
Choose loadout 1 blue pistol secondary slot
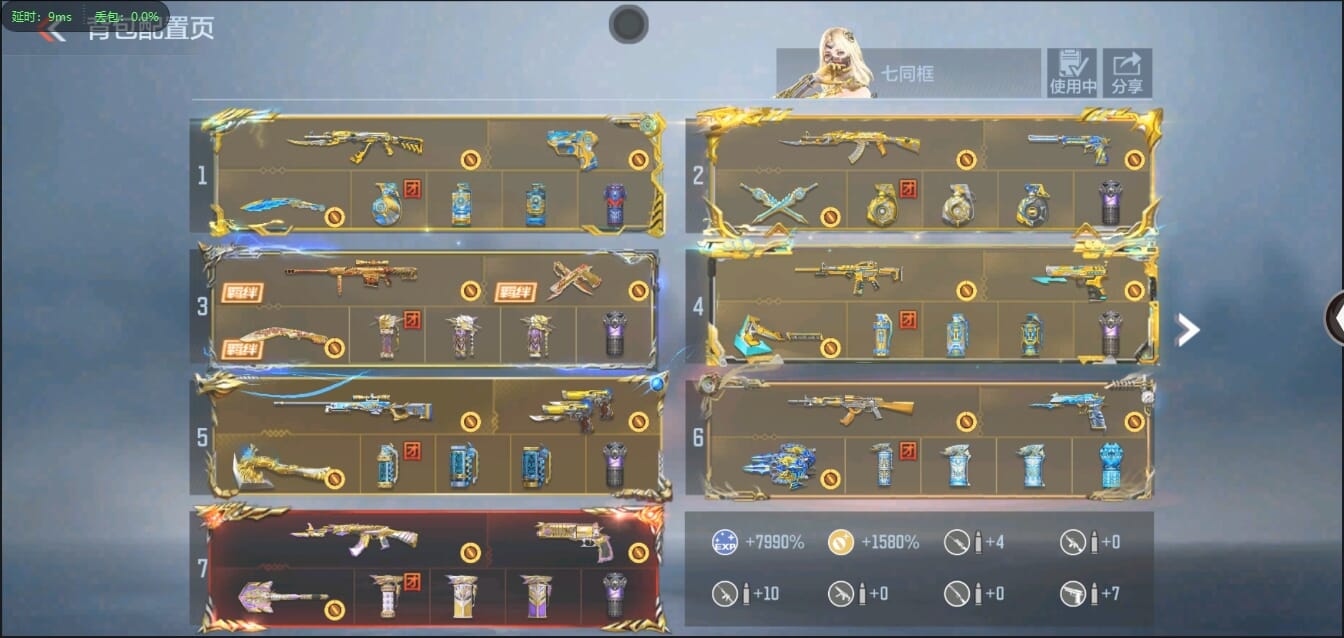[x=572, y=148]
